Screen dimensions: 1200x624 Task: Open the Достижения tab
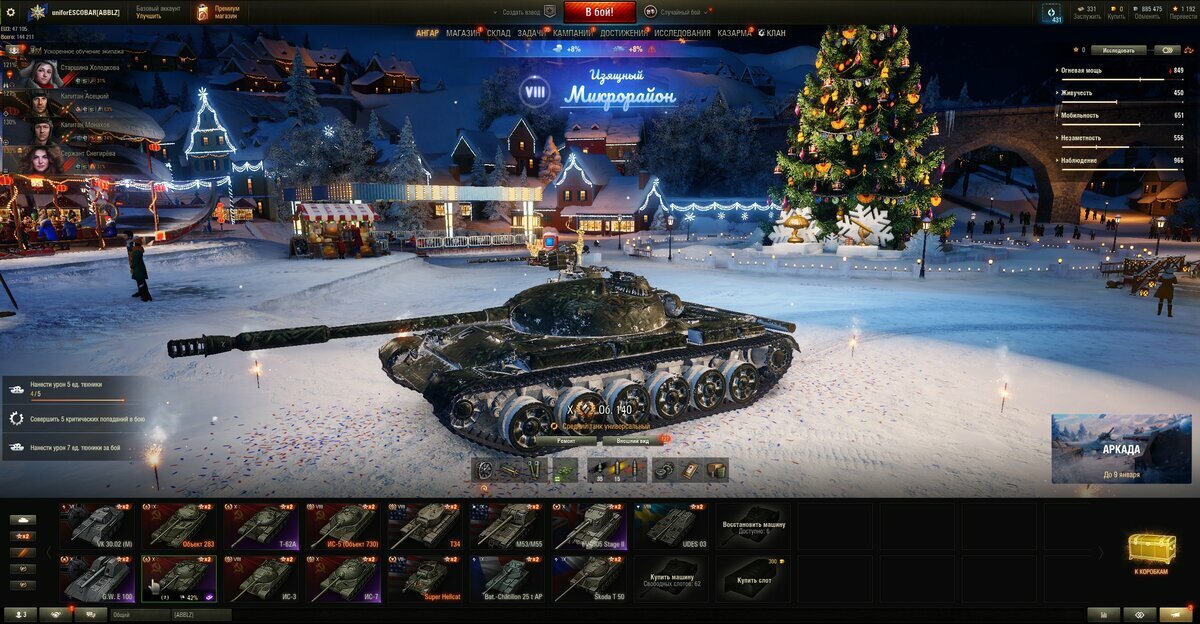click(x=623, y=33)
